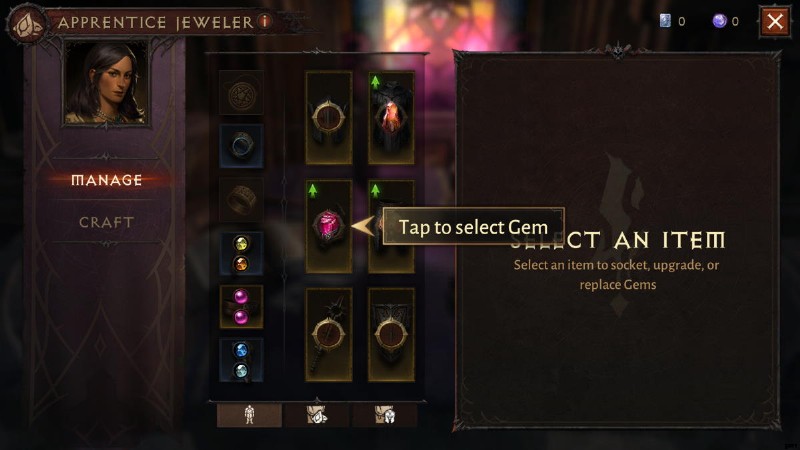This screenshot has height=450, width=800.
Task: Select the yellow and orange gems slot
Action: pos(241,253)
